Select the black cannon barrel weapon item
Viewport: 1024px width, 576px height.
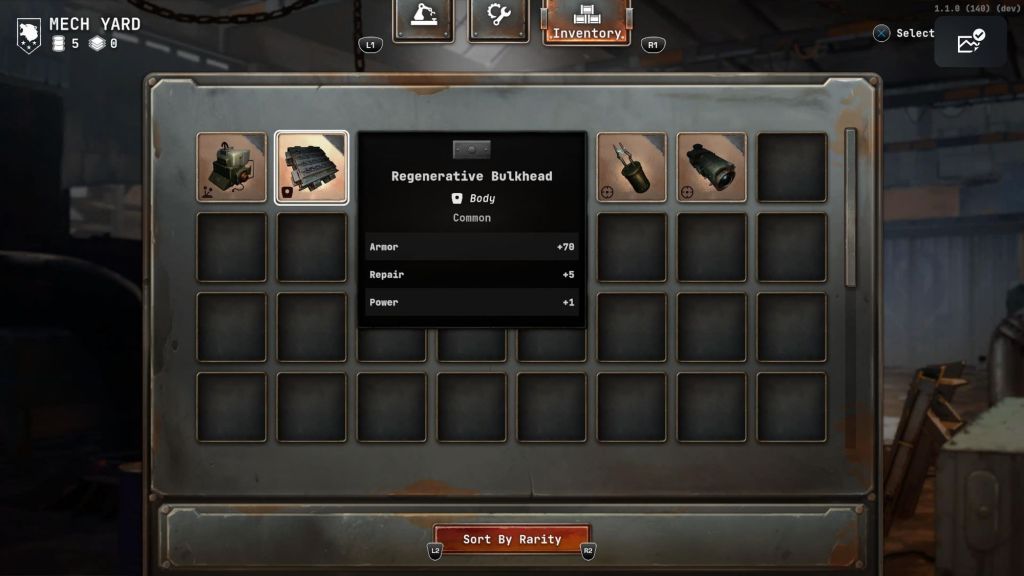(x=712, y=167)
